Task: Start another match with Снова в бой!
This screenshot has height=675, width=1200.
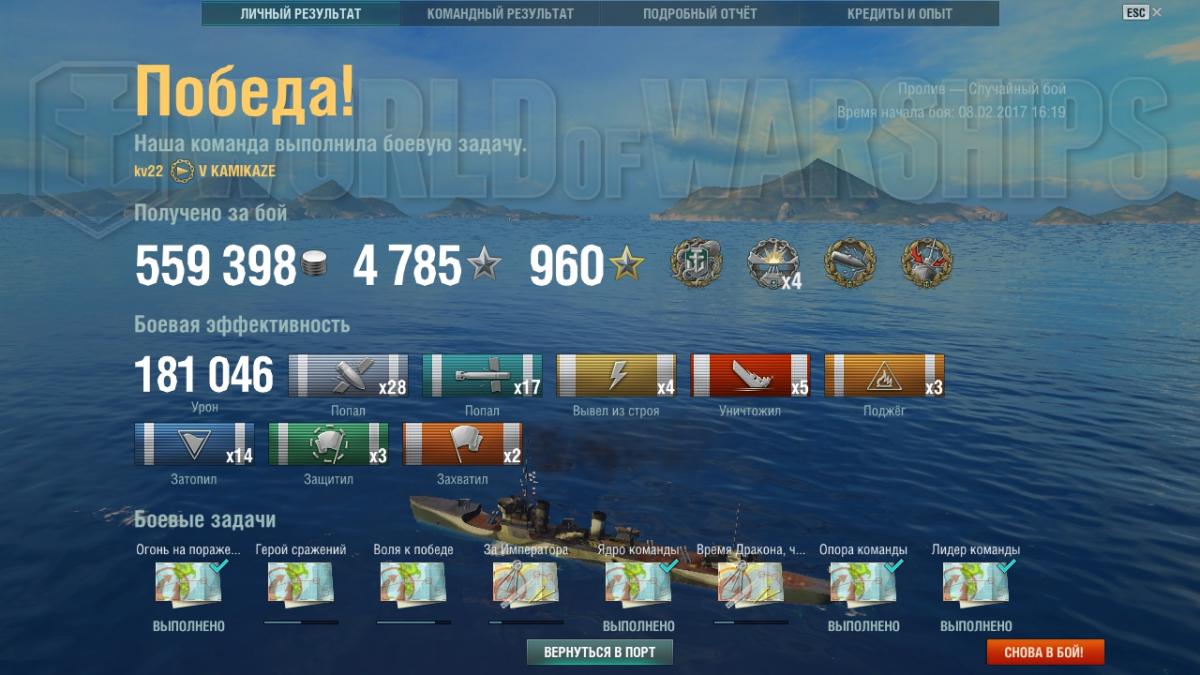Action: (1045, 653)
